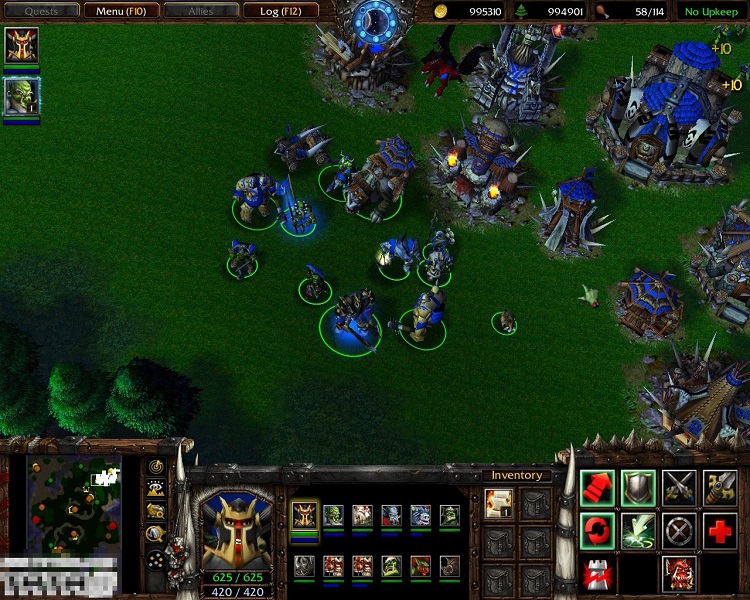Select the Patrol circular arrows command
This screenshot has height=600, width=750.
tap(597, 530)
